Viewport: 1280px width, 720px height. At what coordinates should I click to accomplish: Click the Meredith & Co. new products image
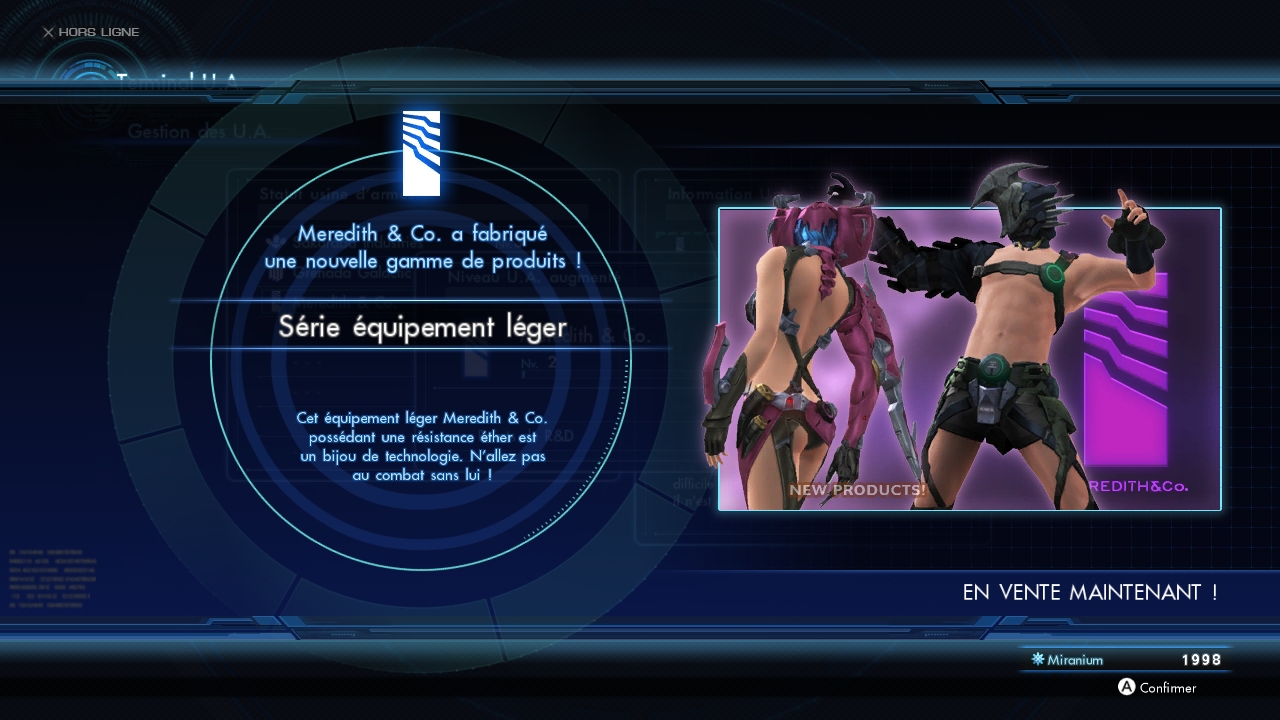(x=969, y=359)
